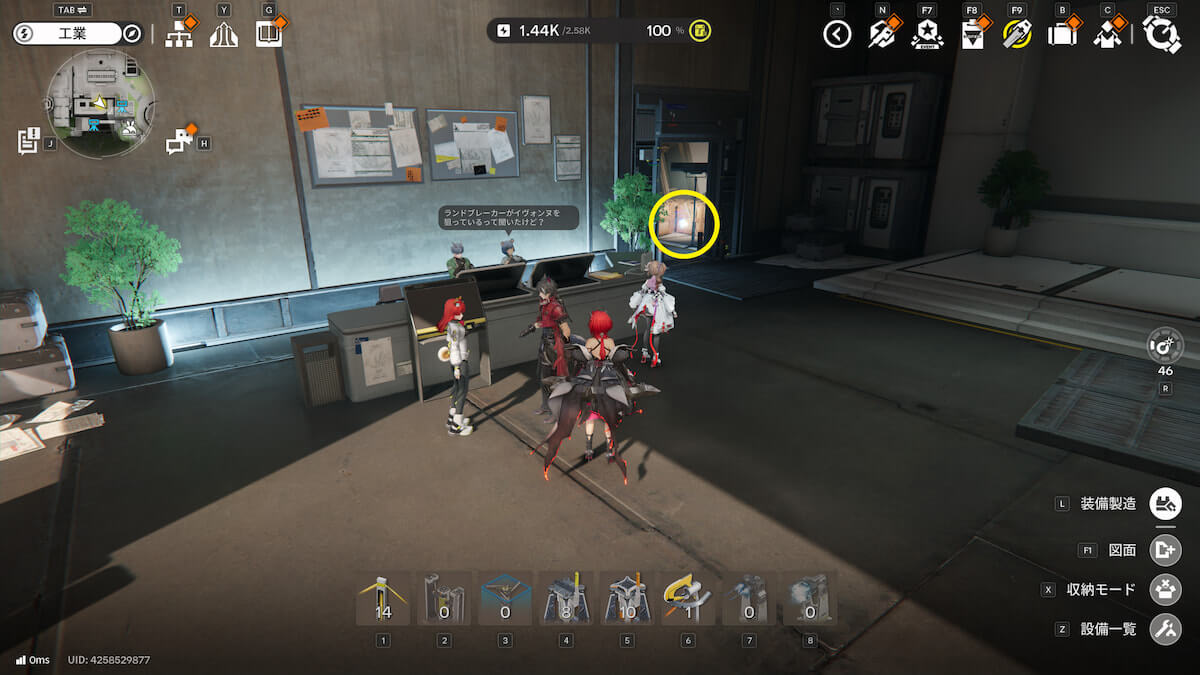Open the clipboard icon in the top bar
The image size is (1200, 675).
[x=971, y=34]
